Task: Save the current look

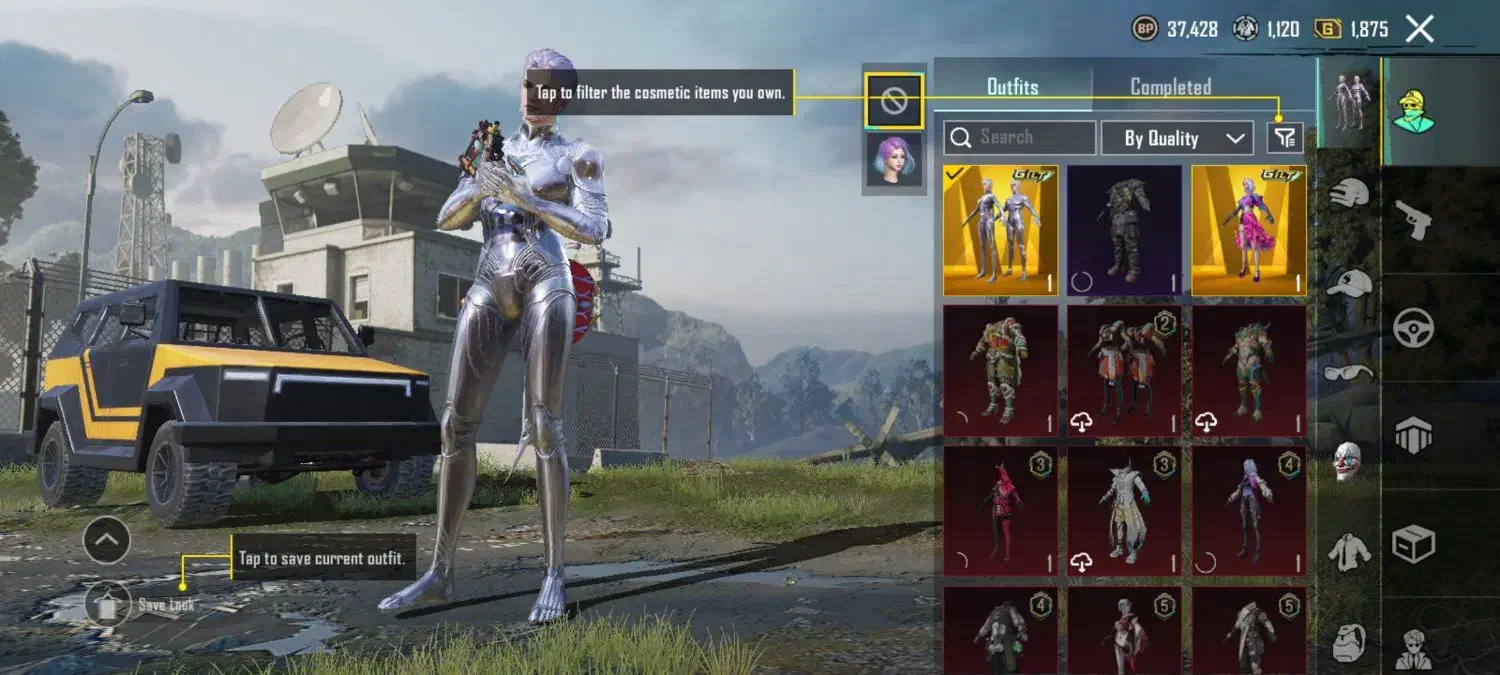Action: click(x=108, y=603)
